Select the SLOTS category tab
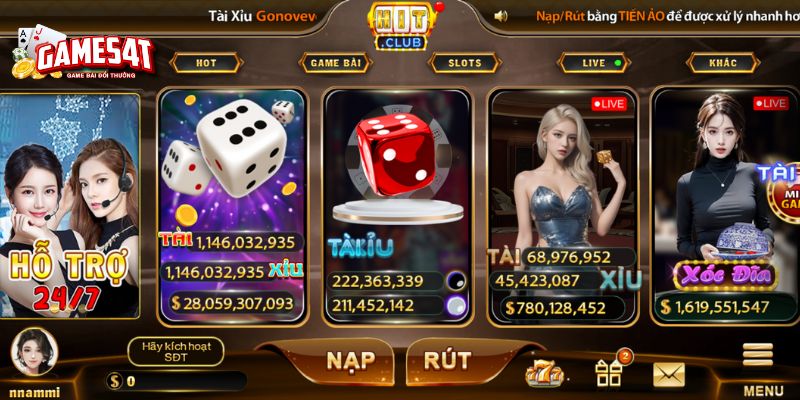The image size is (800, 400). (464, 63)
